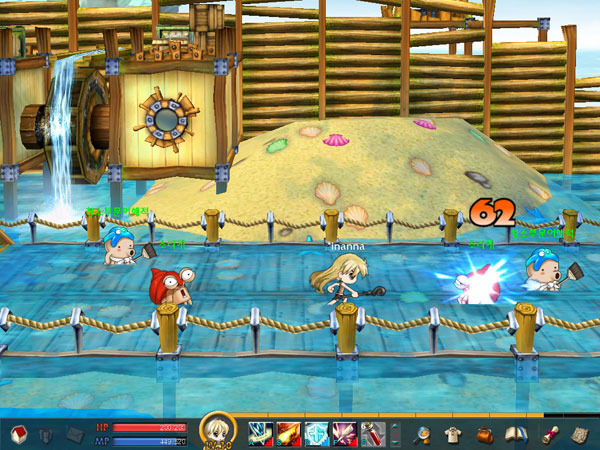Trigger the purple burst skill
The height and width of the screenshot is (450, 600).
[344, 433]
